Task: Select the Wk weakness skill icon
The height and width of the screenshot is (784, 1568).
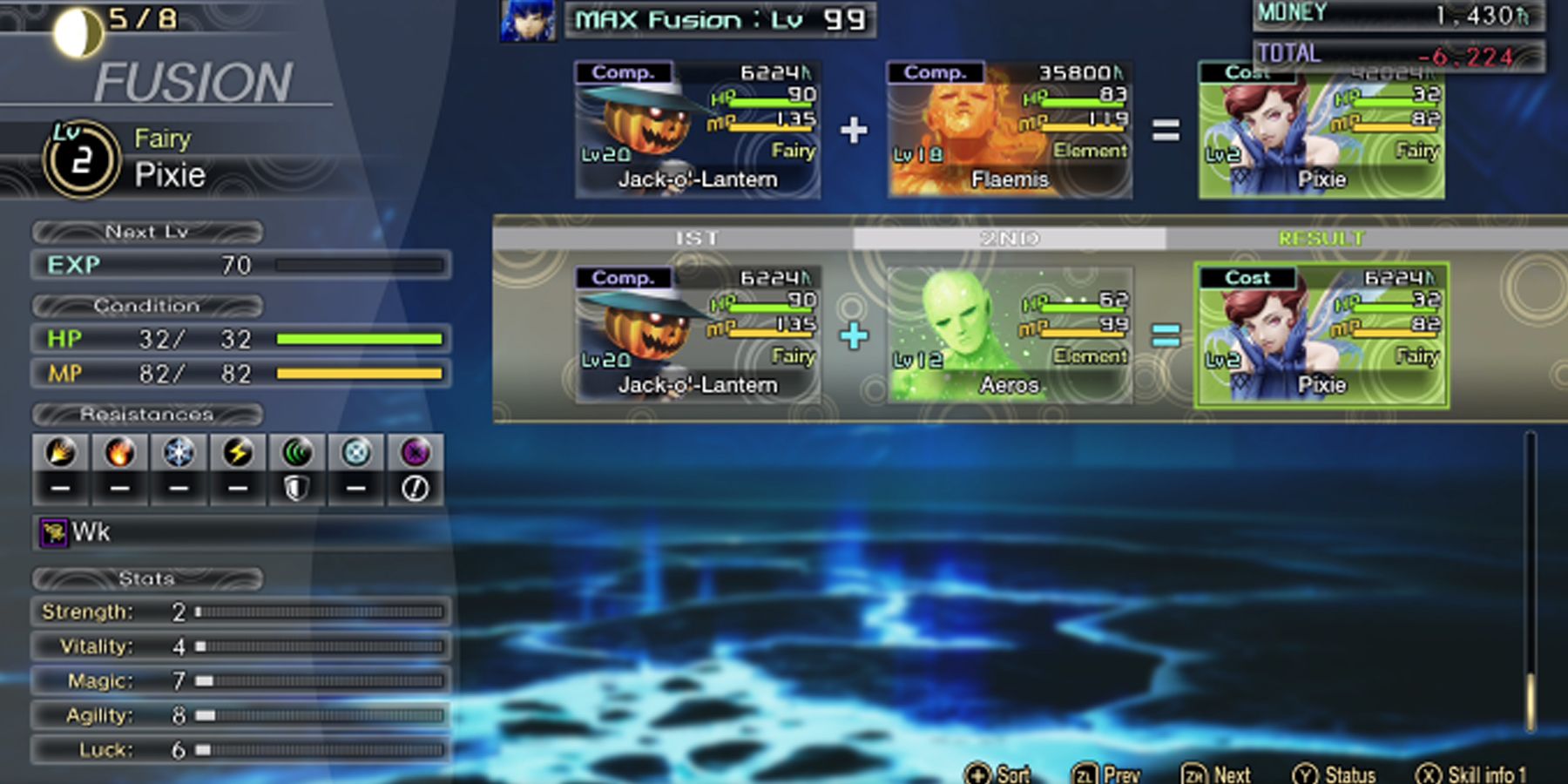Action: [54, 531]
